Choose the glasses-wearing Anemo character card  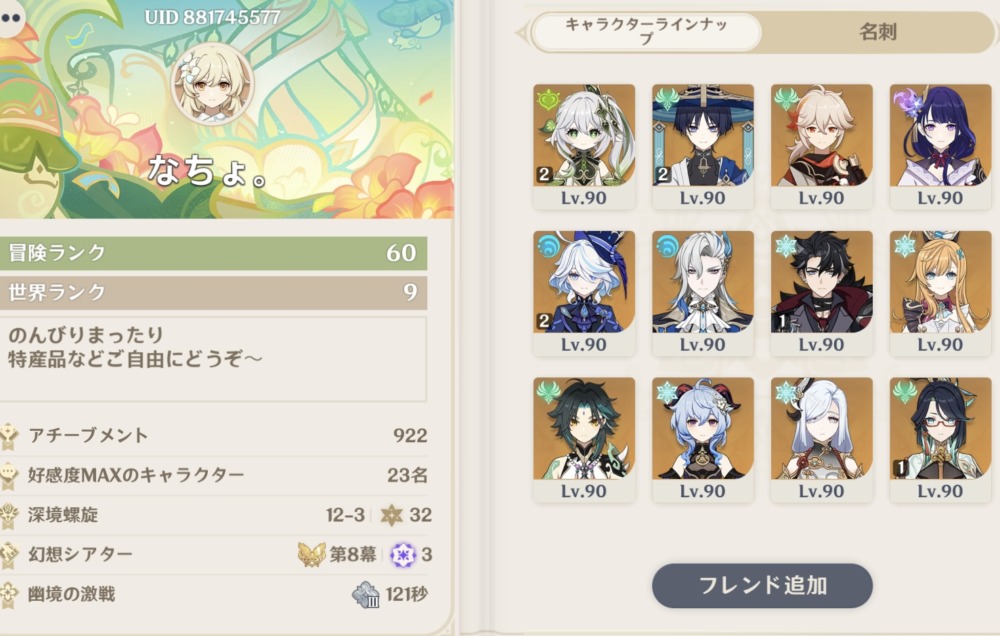coord(940,440)
